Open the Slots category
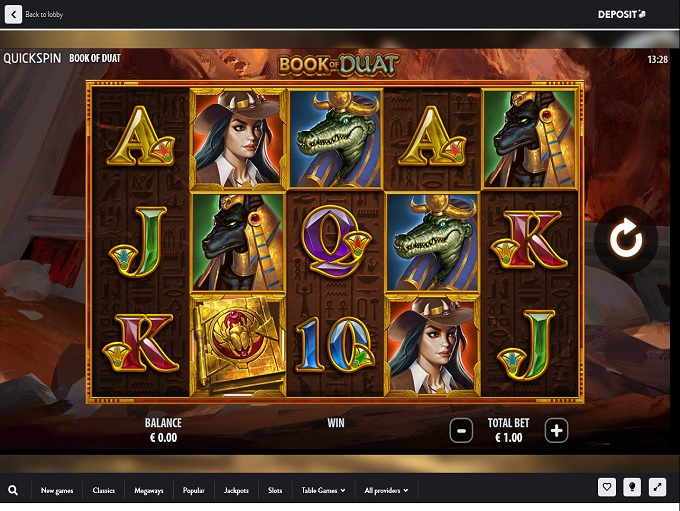The height and width of the screenshot is (511, 680). [275, 490]
